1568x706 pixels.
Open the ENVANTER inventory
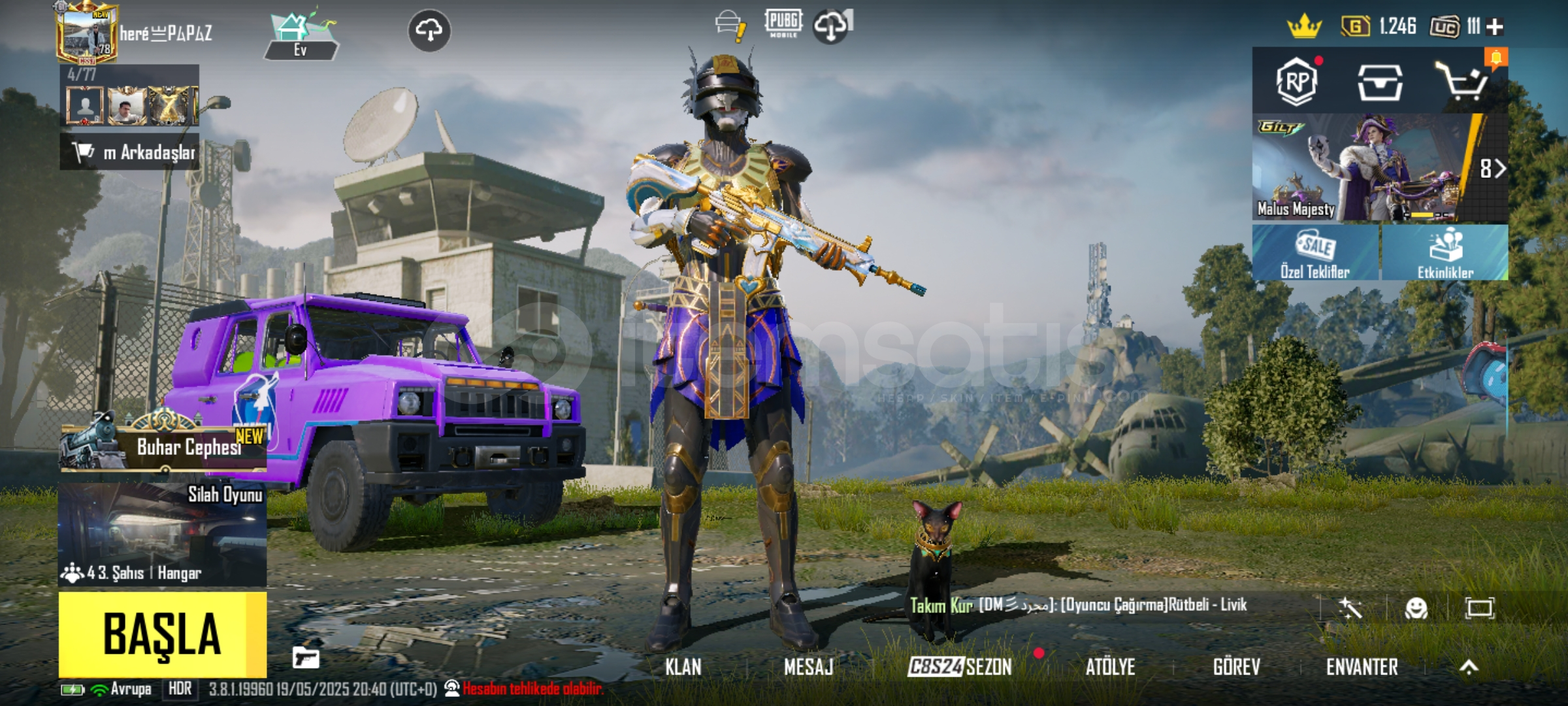tap(1362, 667)
